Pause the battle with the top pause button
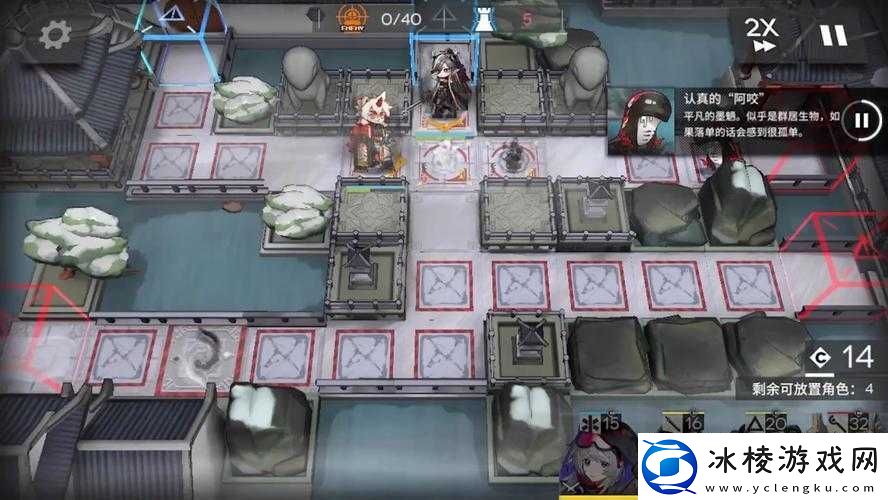888x500 pixels. click(x=832, y=35)
